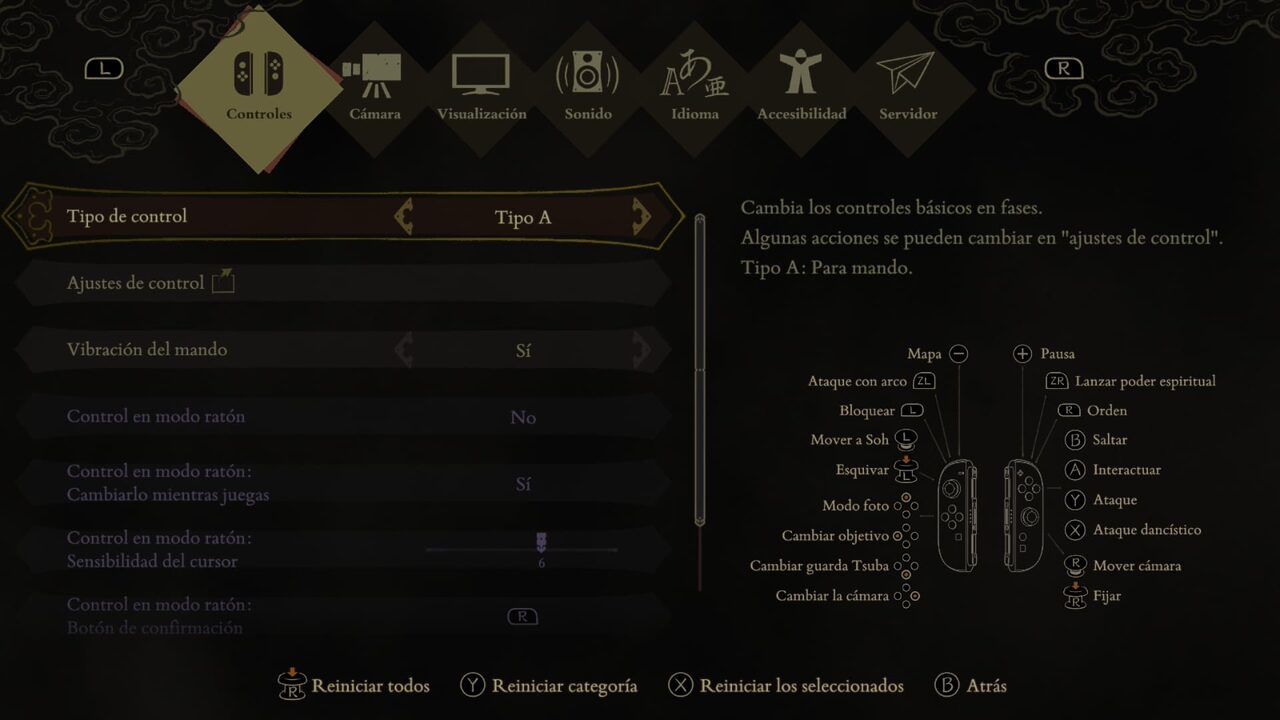Open the Accesibilidad tab
The height and width of the screenshot is (720, 1280).
(x=802, y=88)
